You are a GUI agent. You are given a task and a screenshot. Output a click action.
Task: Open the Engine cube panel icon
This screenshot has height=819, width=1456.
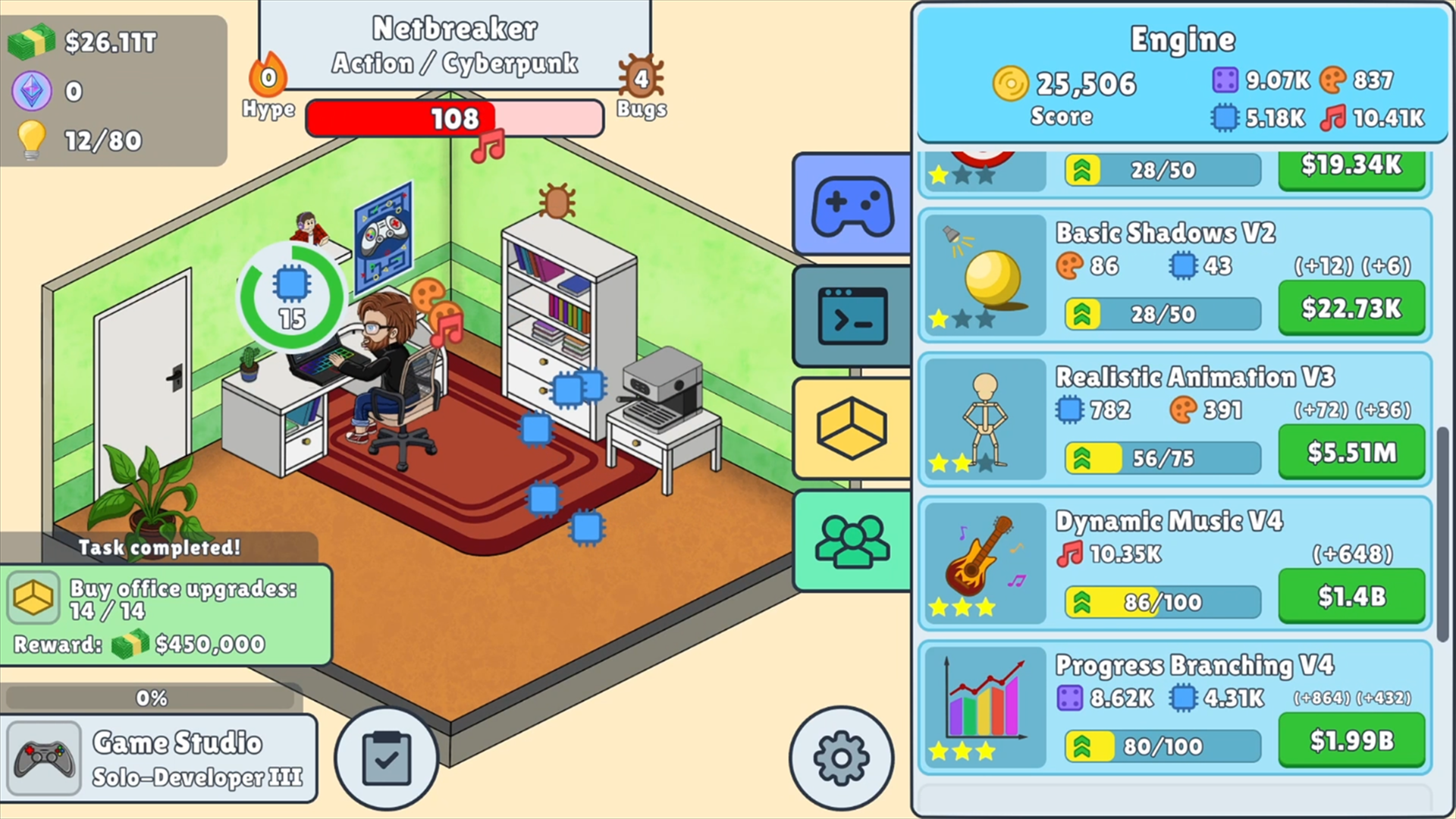pyautogui.click(x=851, y=427)
